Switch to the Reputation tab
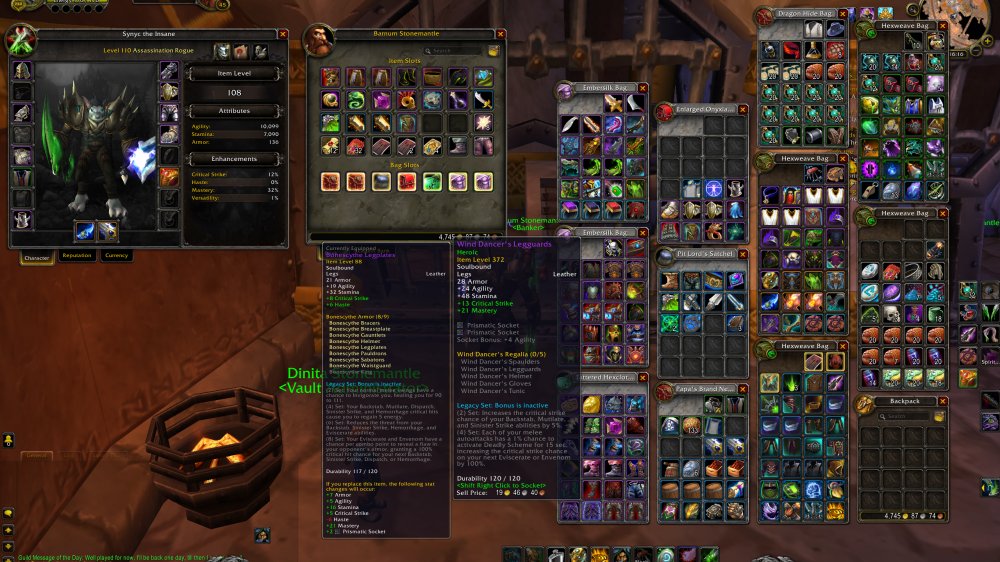This screenshot has height=562, width=1000. pos(77,255)
